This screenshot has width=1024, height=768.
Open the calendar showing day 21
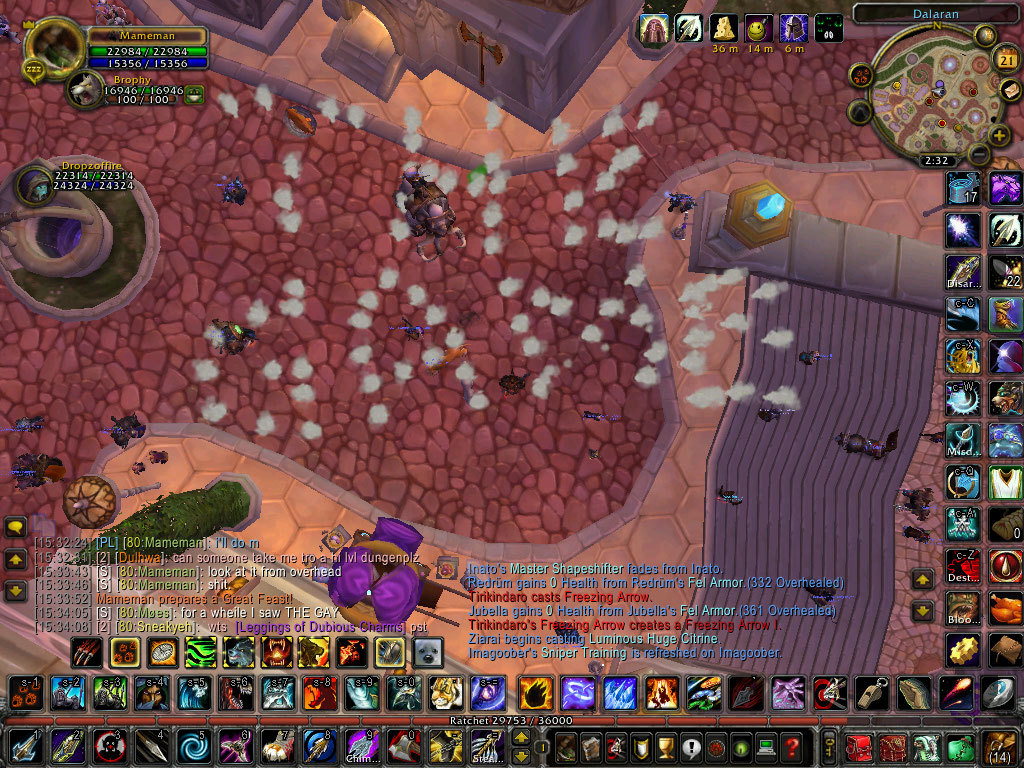(1006, 60)
